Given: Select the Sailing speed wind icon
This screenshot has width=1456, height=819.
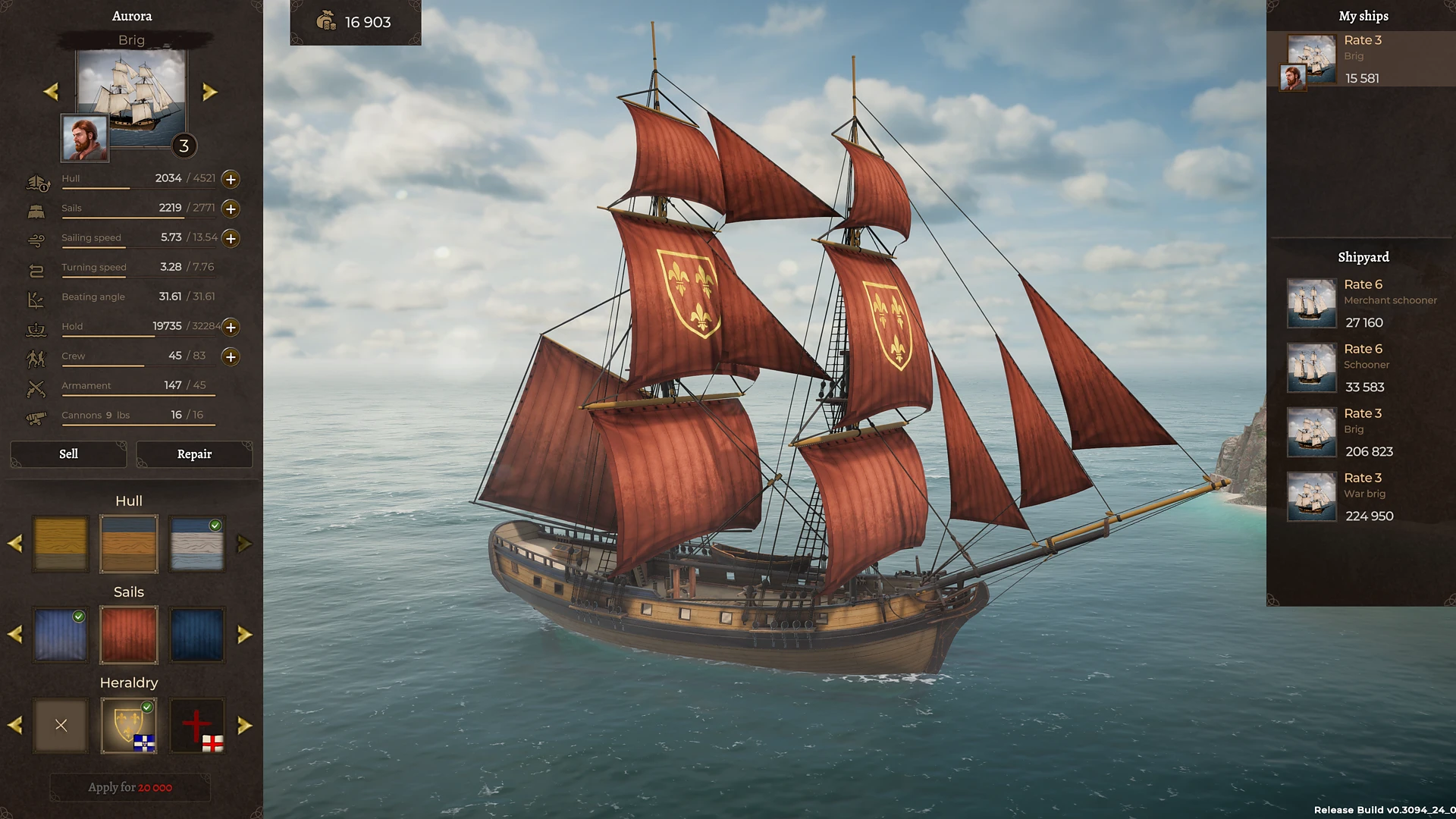Looking at the screenshot, I should [x=36, y=238].
